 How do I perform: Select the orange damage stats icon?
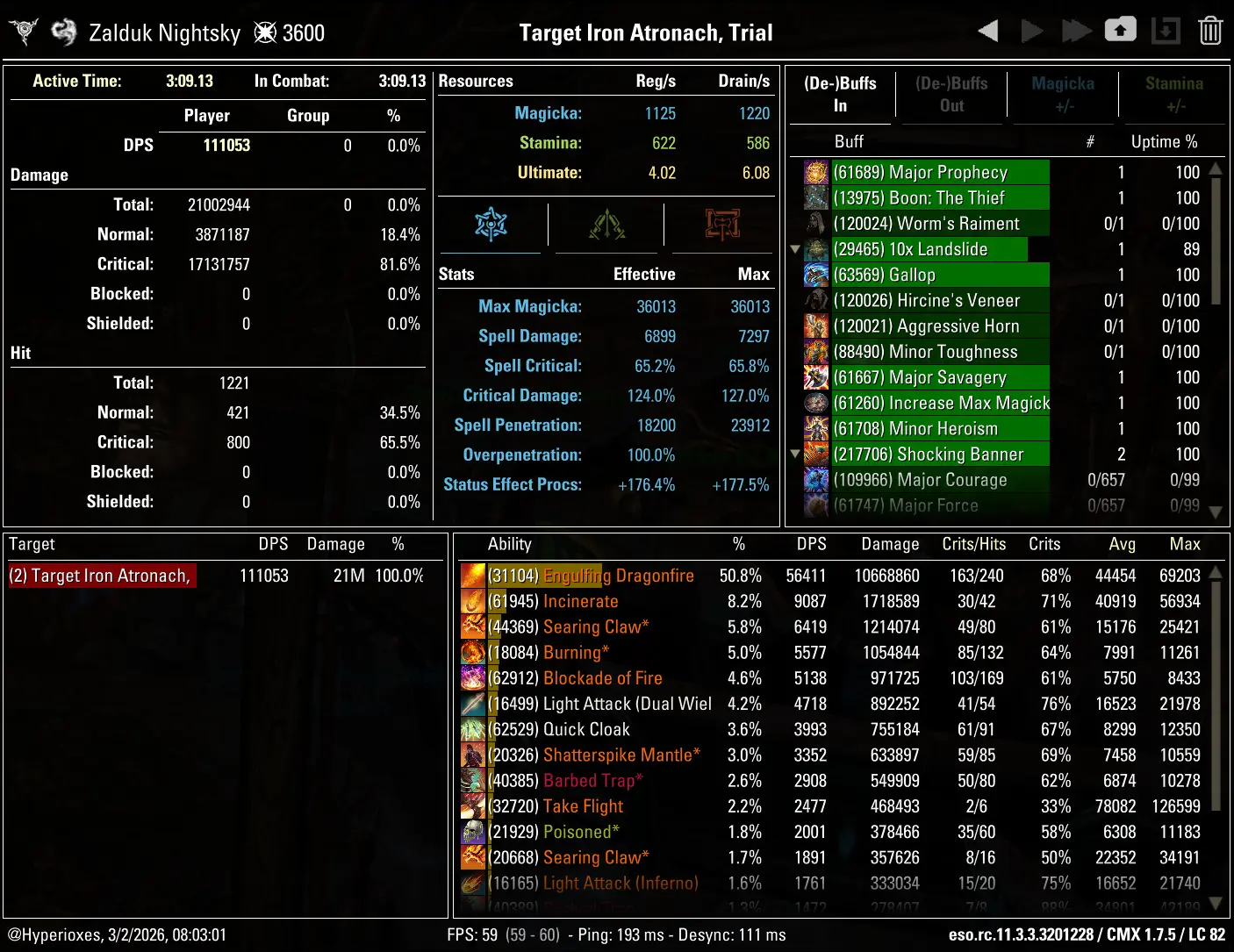(721, 225)
